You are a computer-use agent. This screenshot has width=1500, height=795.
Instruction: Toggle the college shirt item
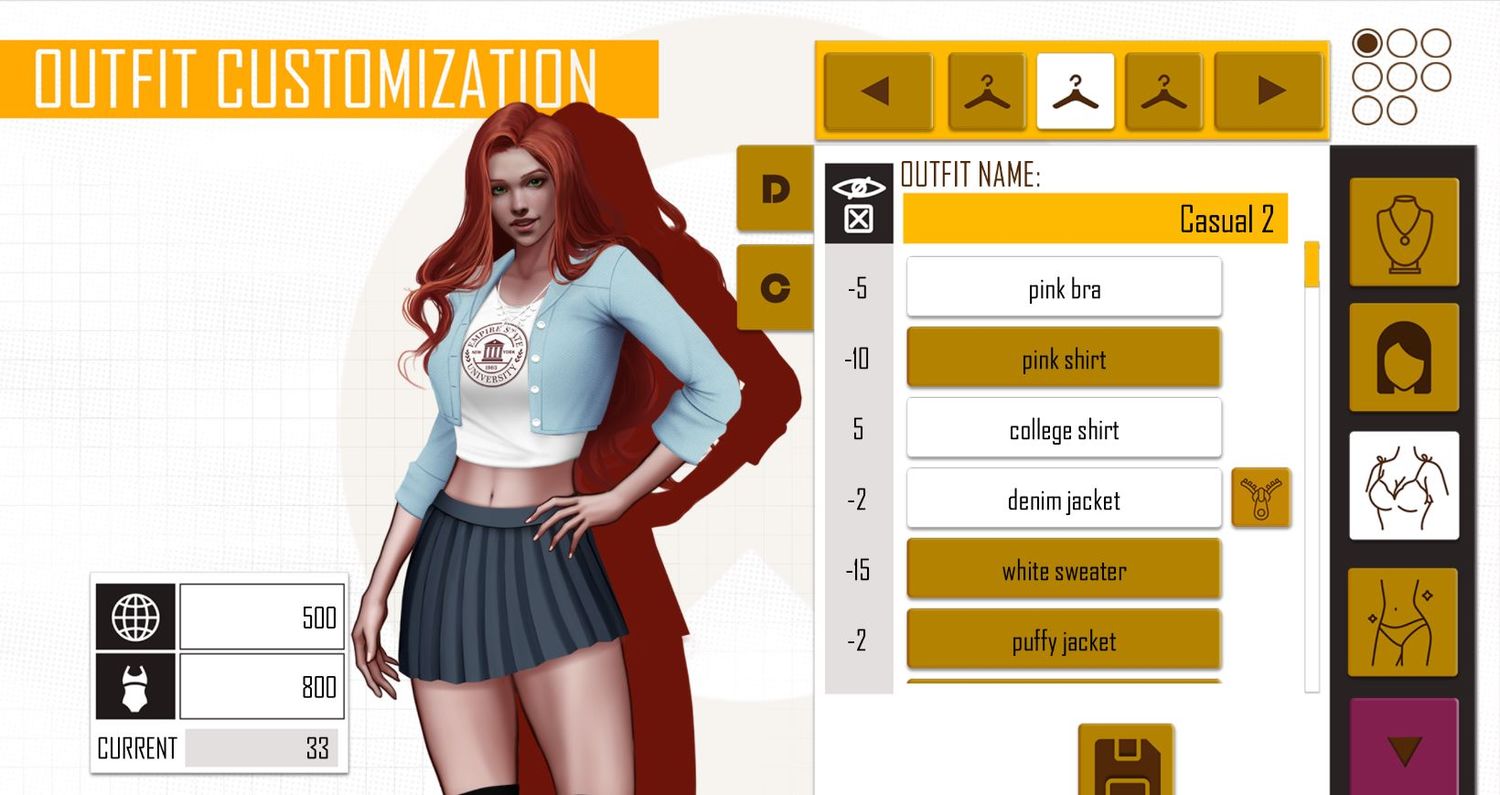(x=1063, y=429)
